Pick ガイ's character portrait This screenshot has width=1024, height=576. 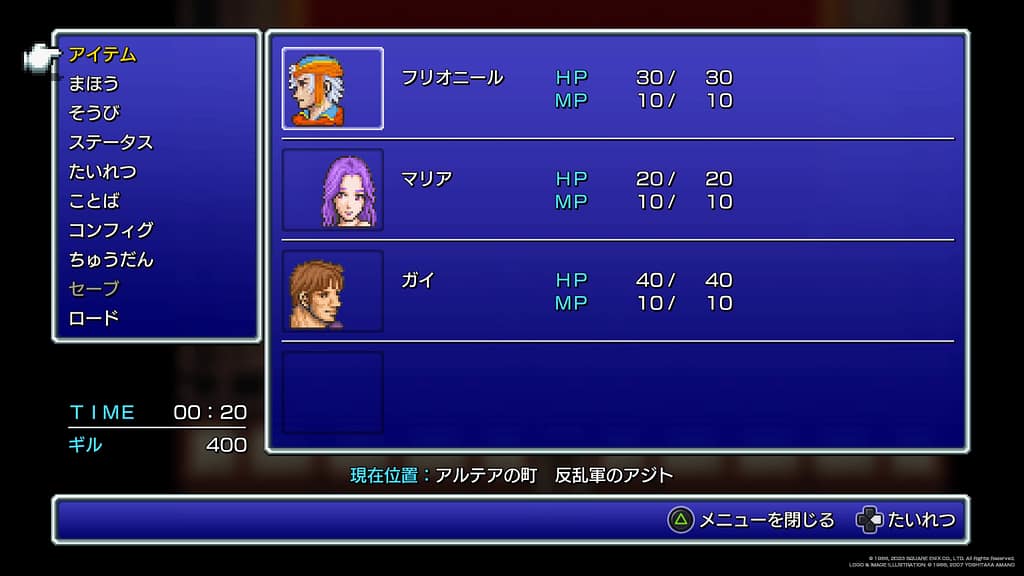[333, 291]
